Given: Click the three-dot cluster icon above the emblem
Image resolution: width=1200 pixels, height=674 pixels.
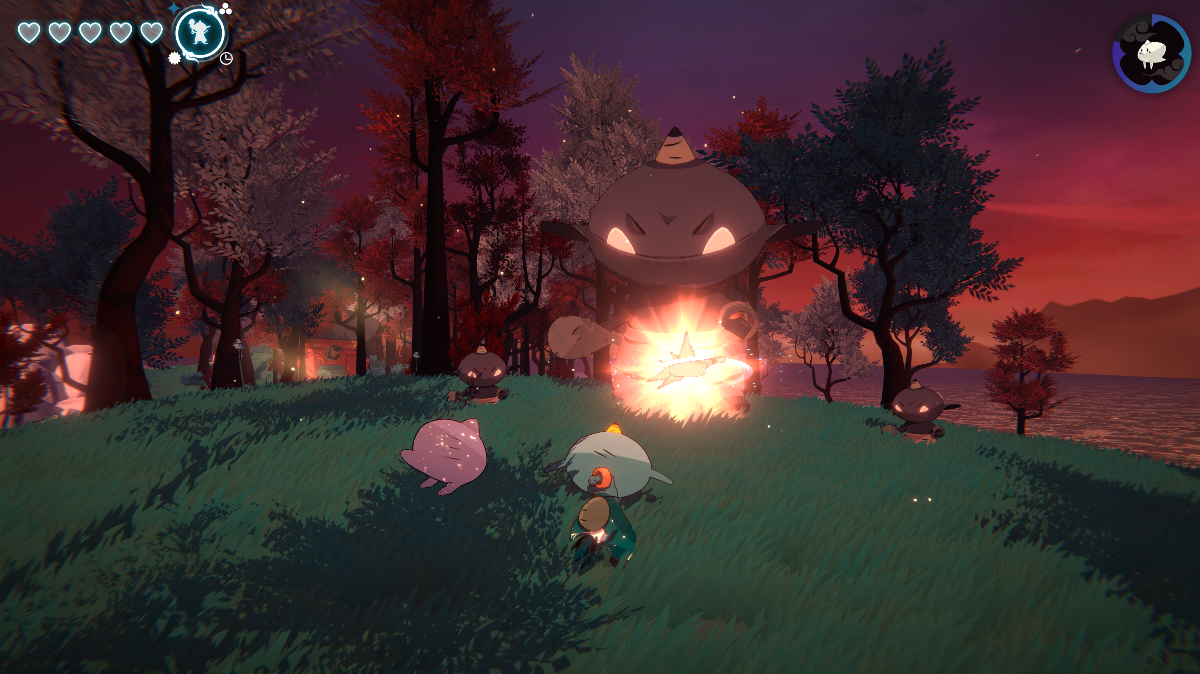Looking at the screenshot, I should tap(225, 9).
